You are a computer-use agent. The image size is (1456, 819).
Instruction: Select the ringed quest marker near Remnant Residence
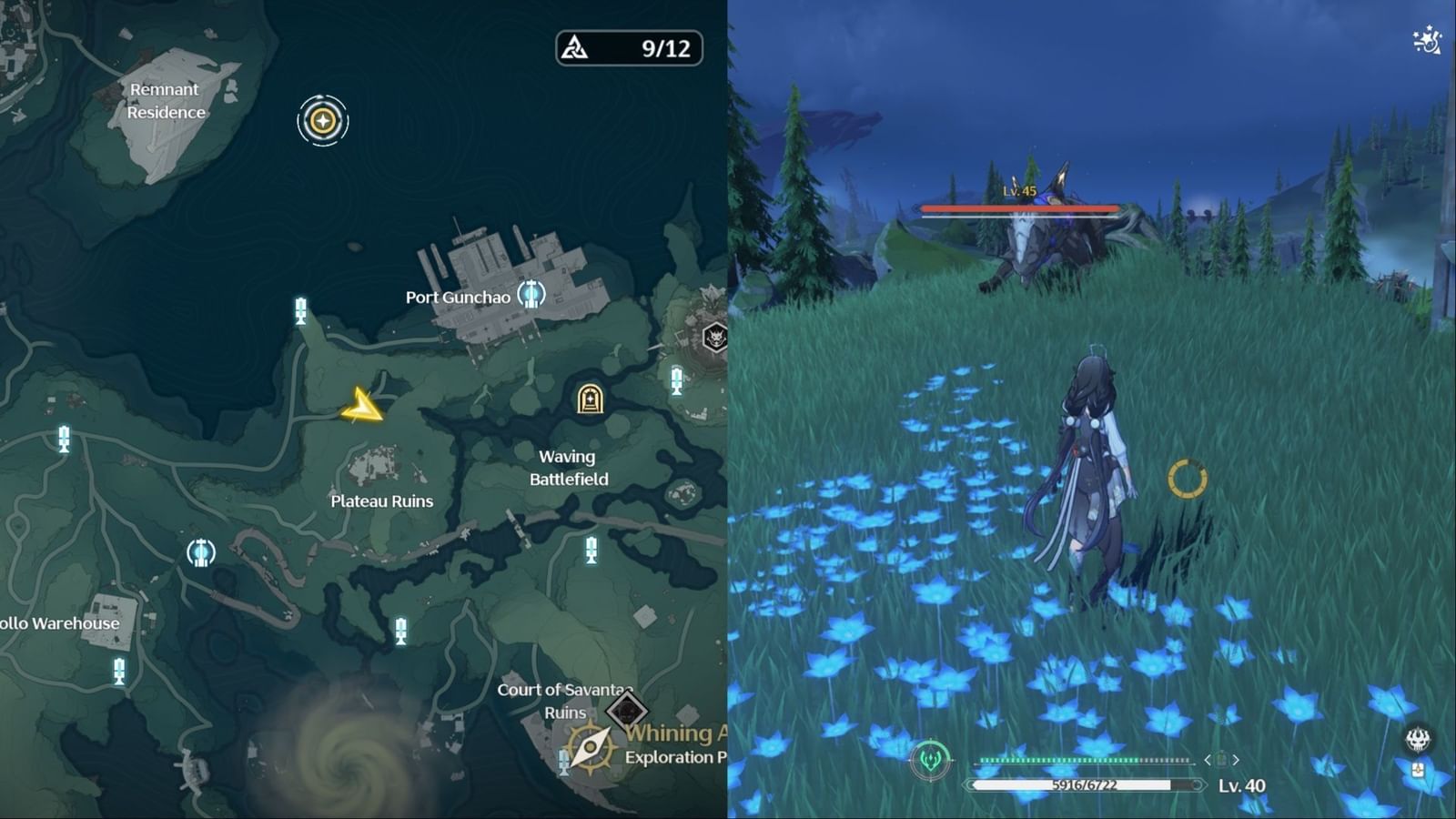(323, 121)
